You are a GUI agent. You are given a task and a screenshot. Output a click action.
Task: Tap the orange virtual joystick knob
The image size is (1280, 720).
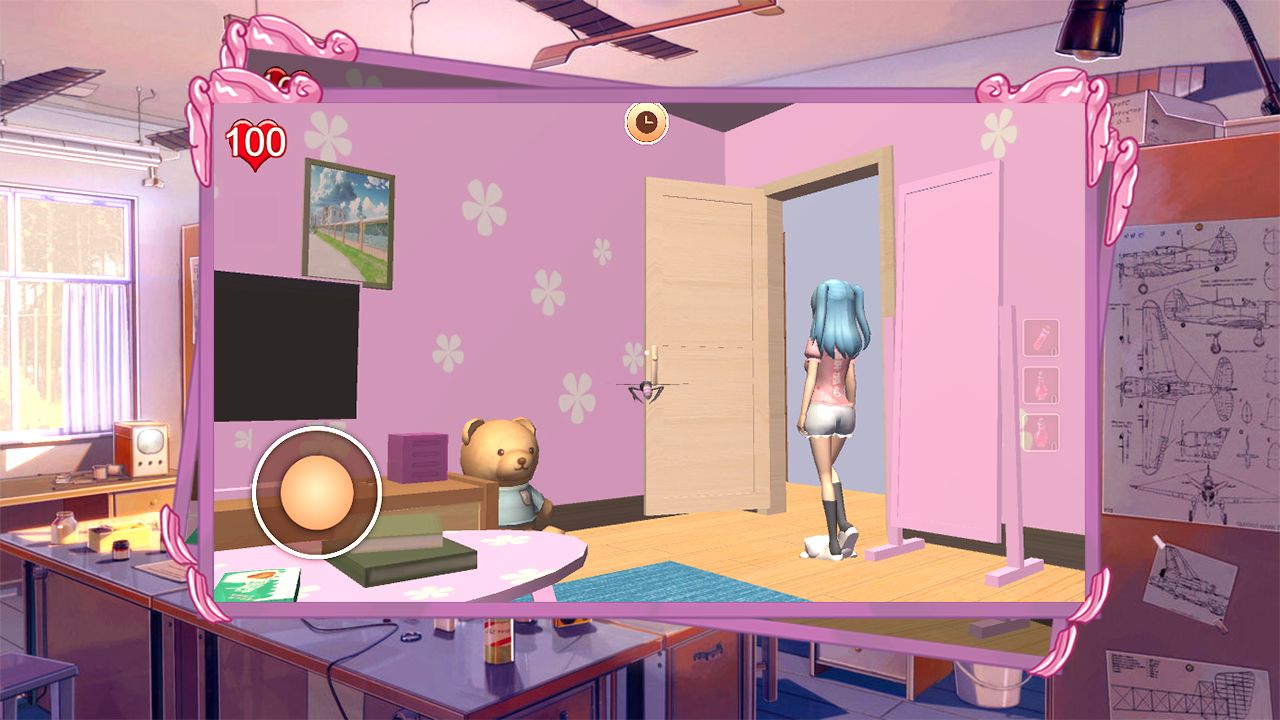point(317,491)
